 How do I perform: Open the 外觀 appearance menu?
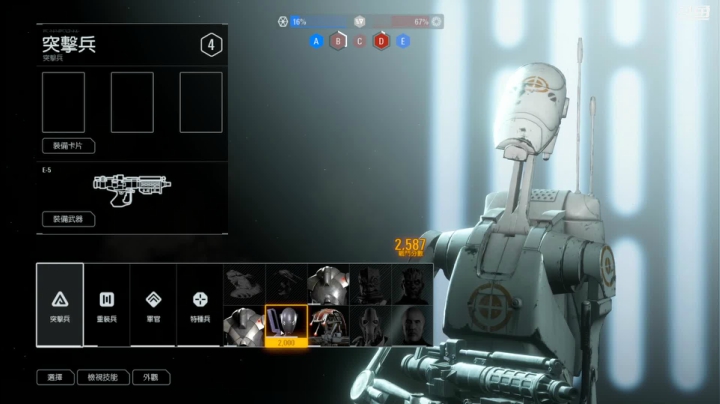click(150, 378)
